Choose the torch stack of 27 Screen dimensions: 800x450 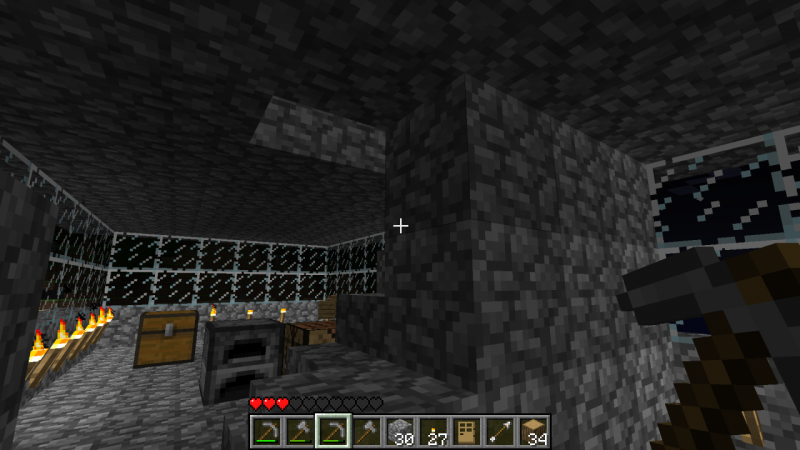point(433,430)
